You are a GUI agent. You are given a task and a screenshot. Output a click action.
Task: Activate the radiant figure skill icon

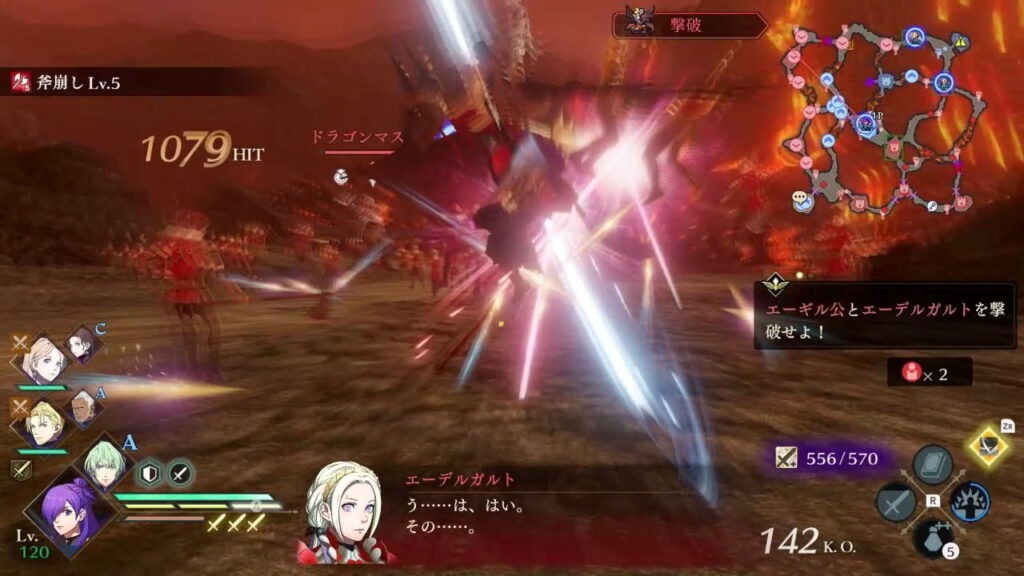coord(969,502)
